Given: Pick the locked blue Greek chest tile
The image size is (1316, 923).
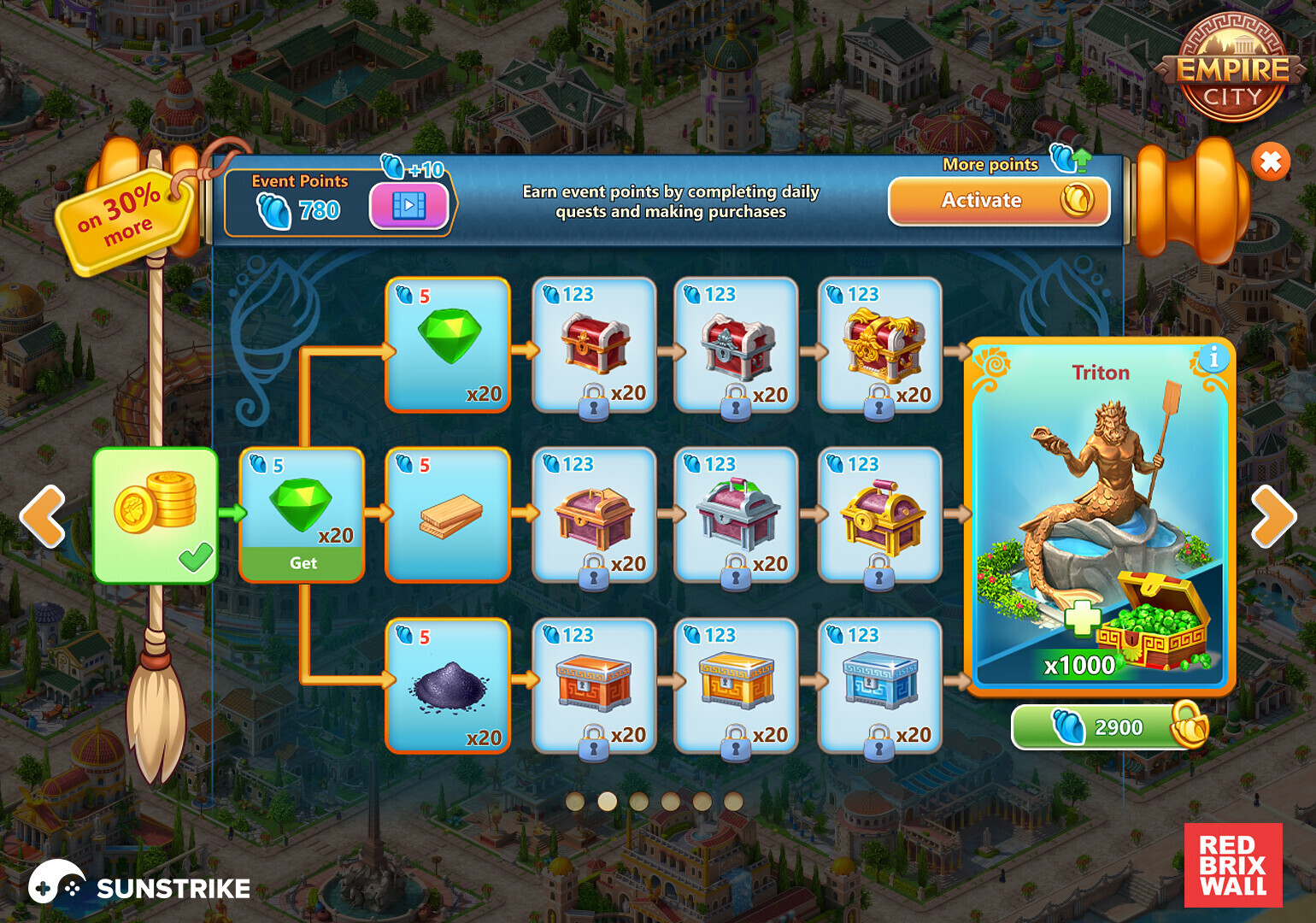Looking at the screenshot, I should [x=880, y=686].
